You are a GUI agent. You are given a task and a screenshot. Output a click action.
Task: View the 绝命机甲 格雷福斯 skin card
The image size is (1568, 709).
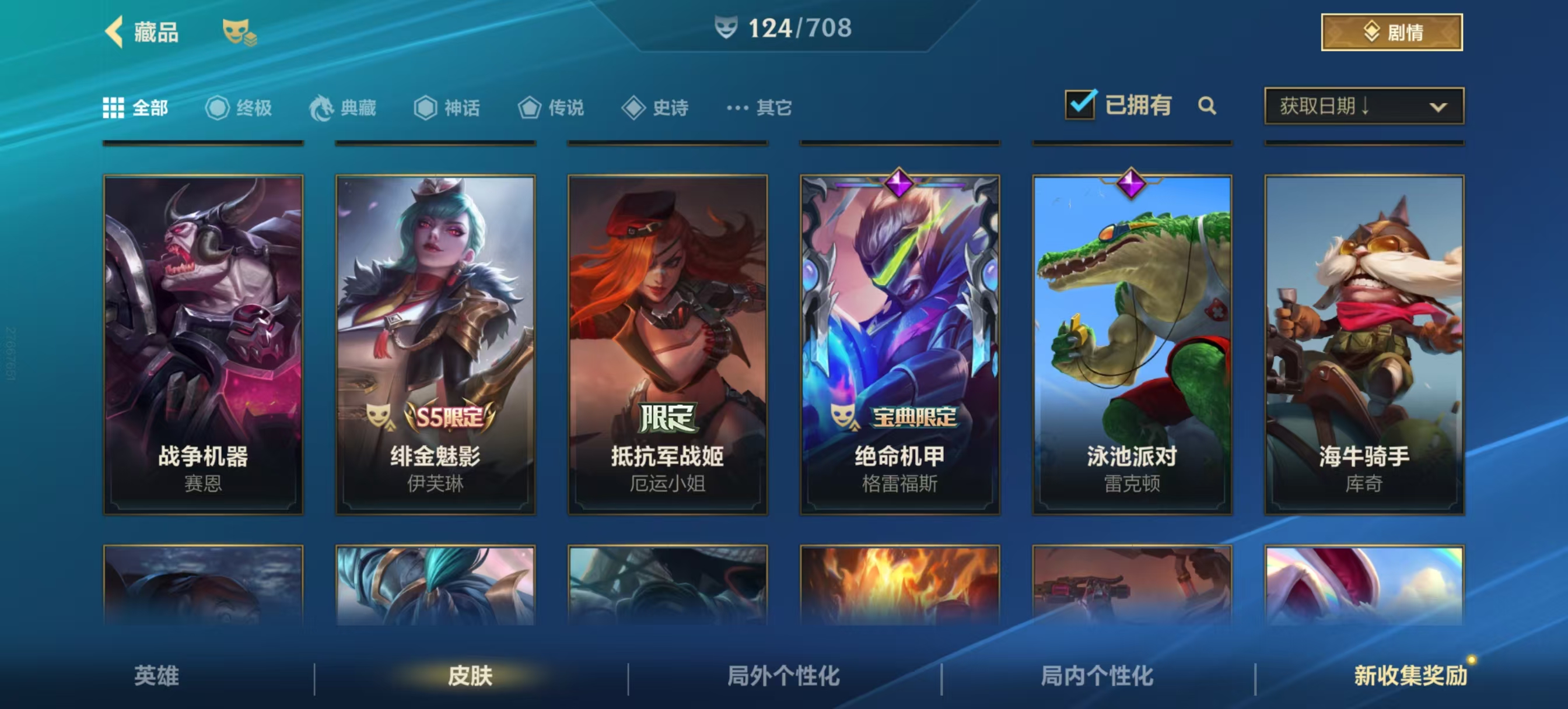900,345
